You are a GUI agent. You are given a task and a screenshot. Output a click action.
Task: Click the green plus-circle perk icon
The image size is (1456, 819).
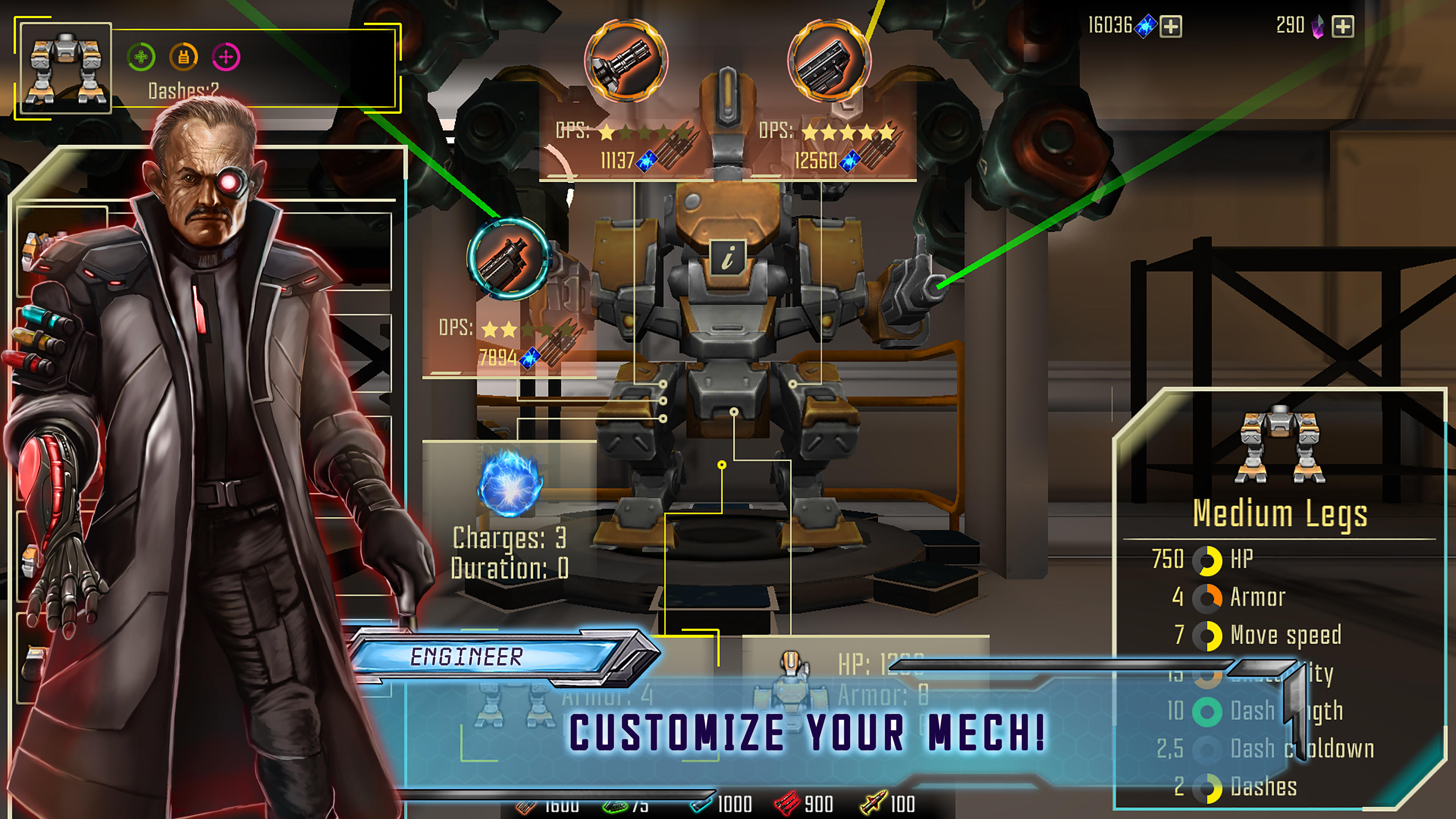(141, 57)
